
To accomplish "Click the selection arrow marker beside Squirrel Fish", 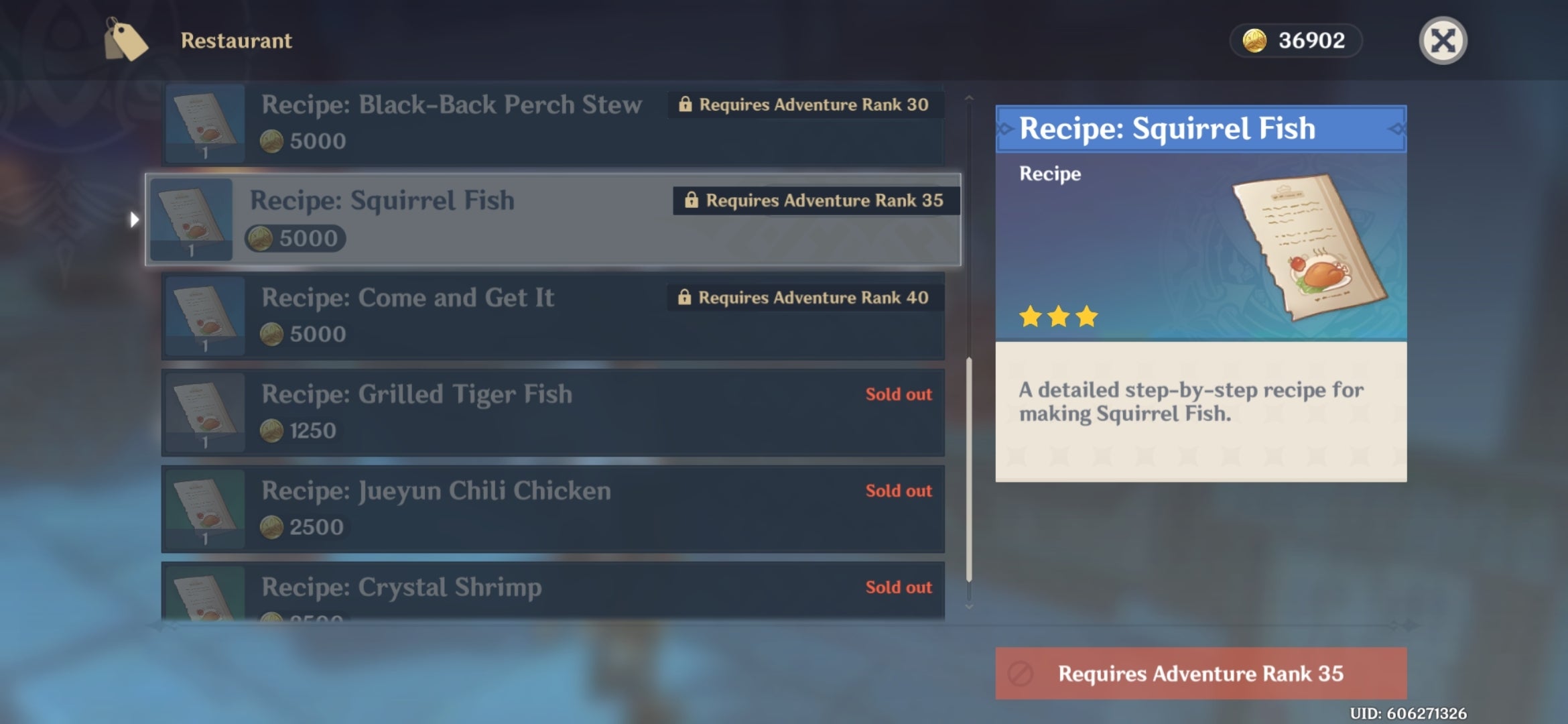I will [135, 219].
